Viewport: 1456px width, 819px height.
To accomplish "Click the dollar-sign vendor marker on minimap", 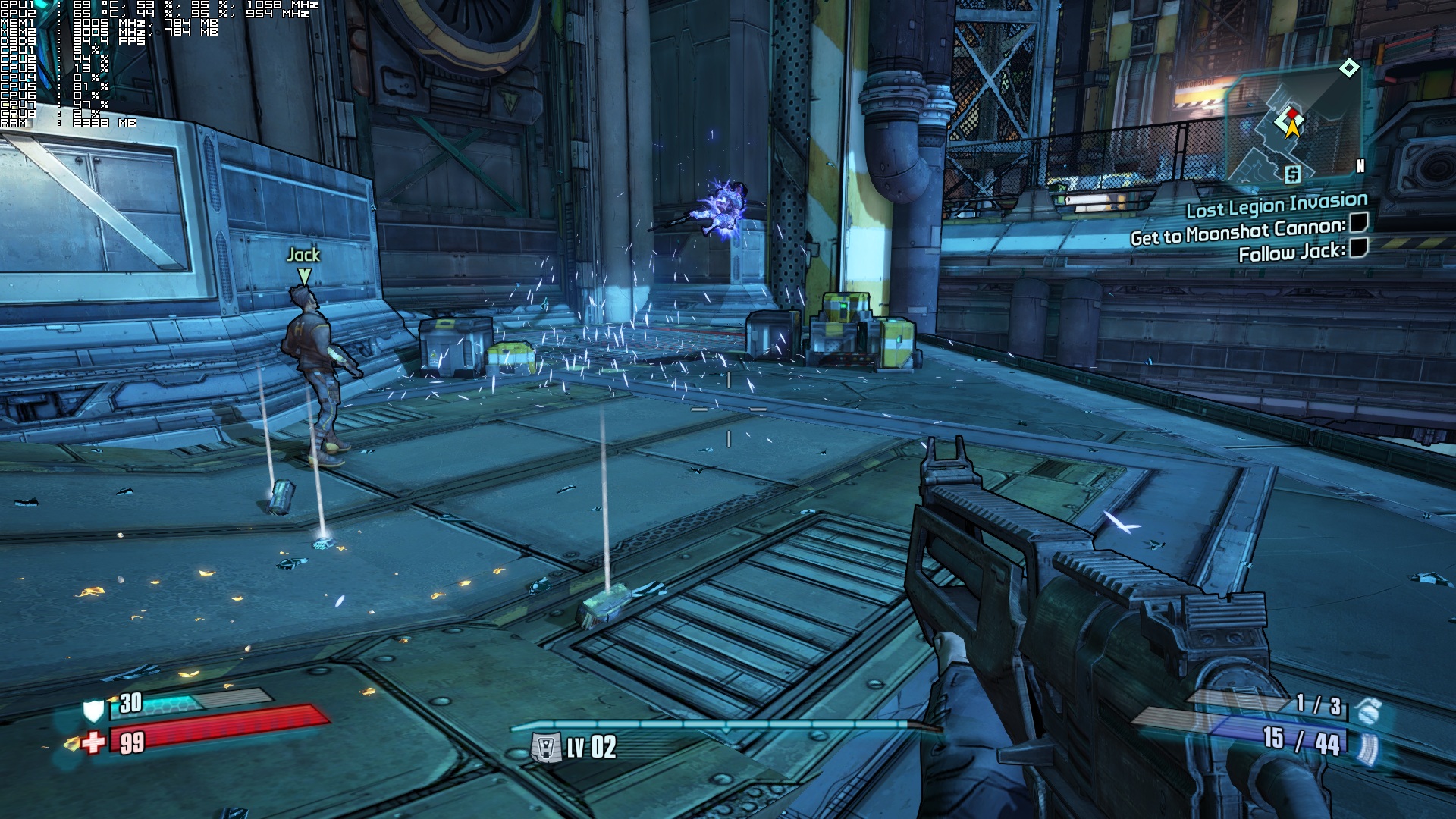I will (x=1292, y=174).
